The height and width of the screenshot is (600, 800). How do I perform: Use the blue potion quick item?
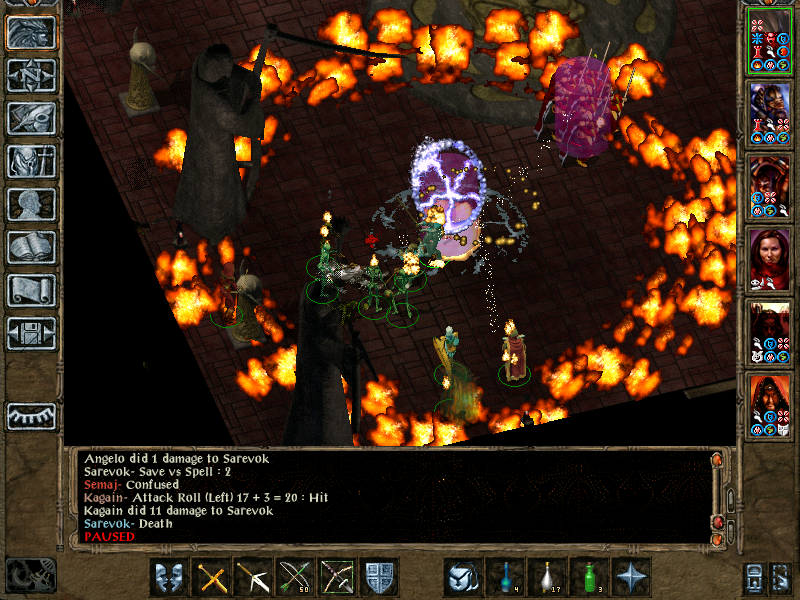pos(506,578)
